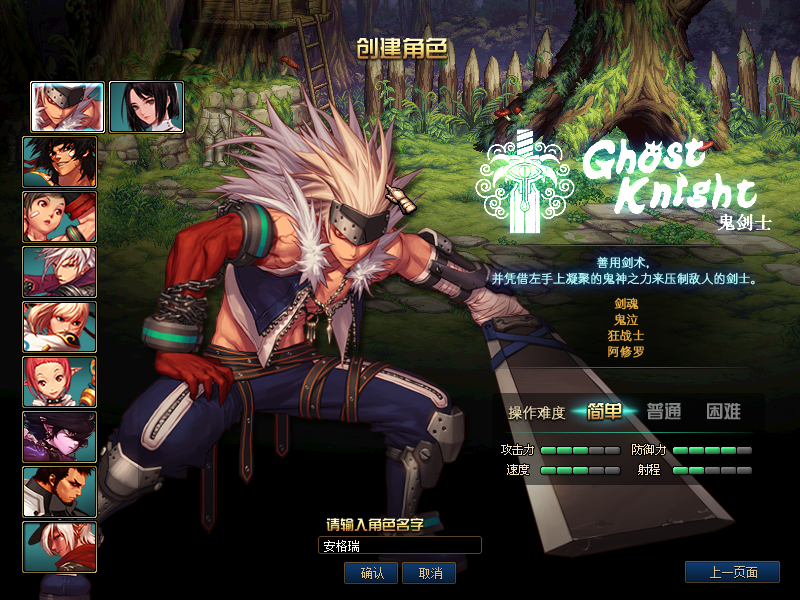This screenshot has height=600, width=800.
Task: Select the female fighter with cheek bandage
Action: pyautogui.click(x=60, y=217)
